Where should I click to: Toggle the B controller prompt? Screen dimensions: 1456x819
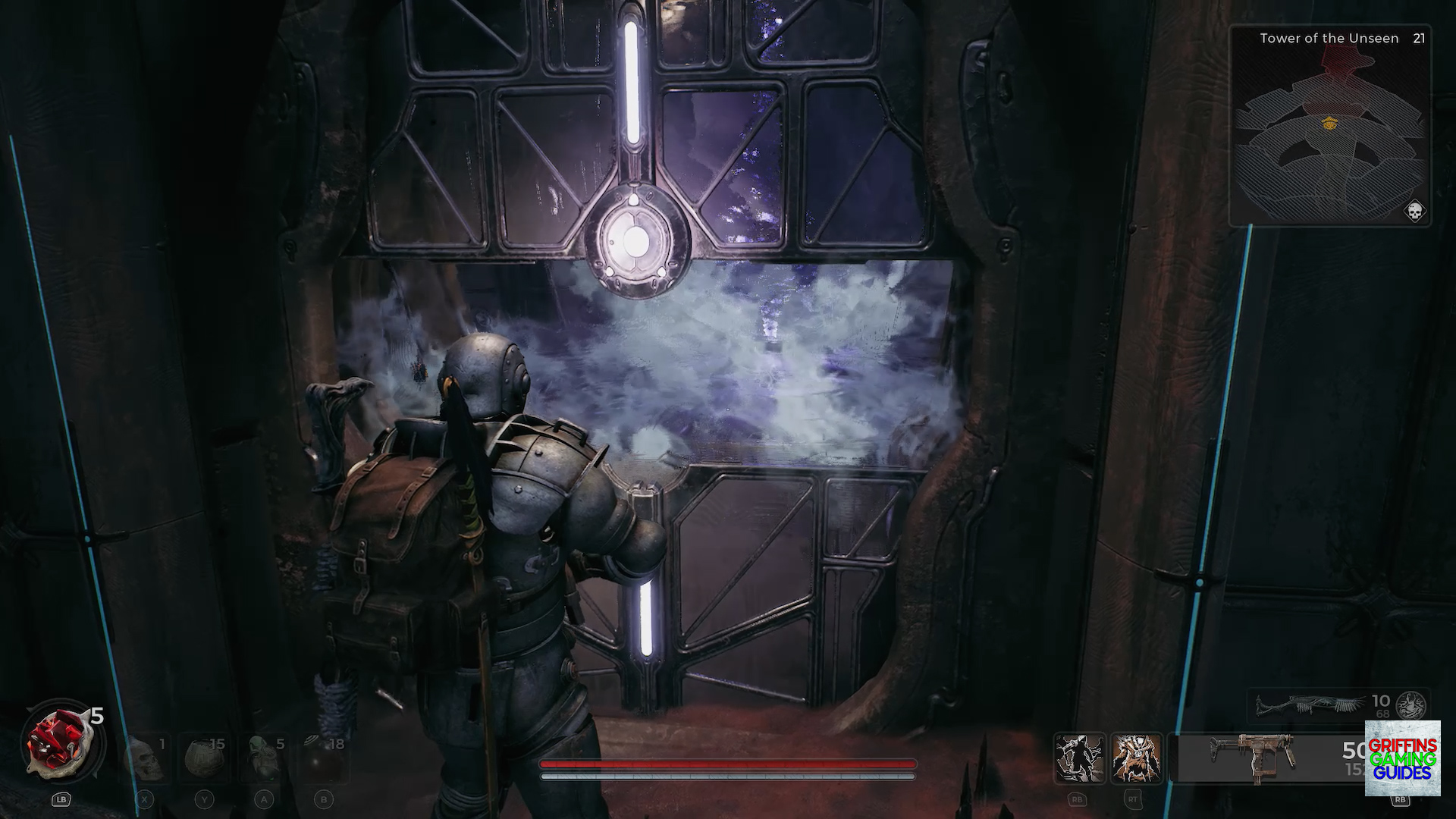(x=324, y=799)
